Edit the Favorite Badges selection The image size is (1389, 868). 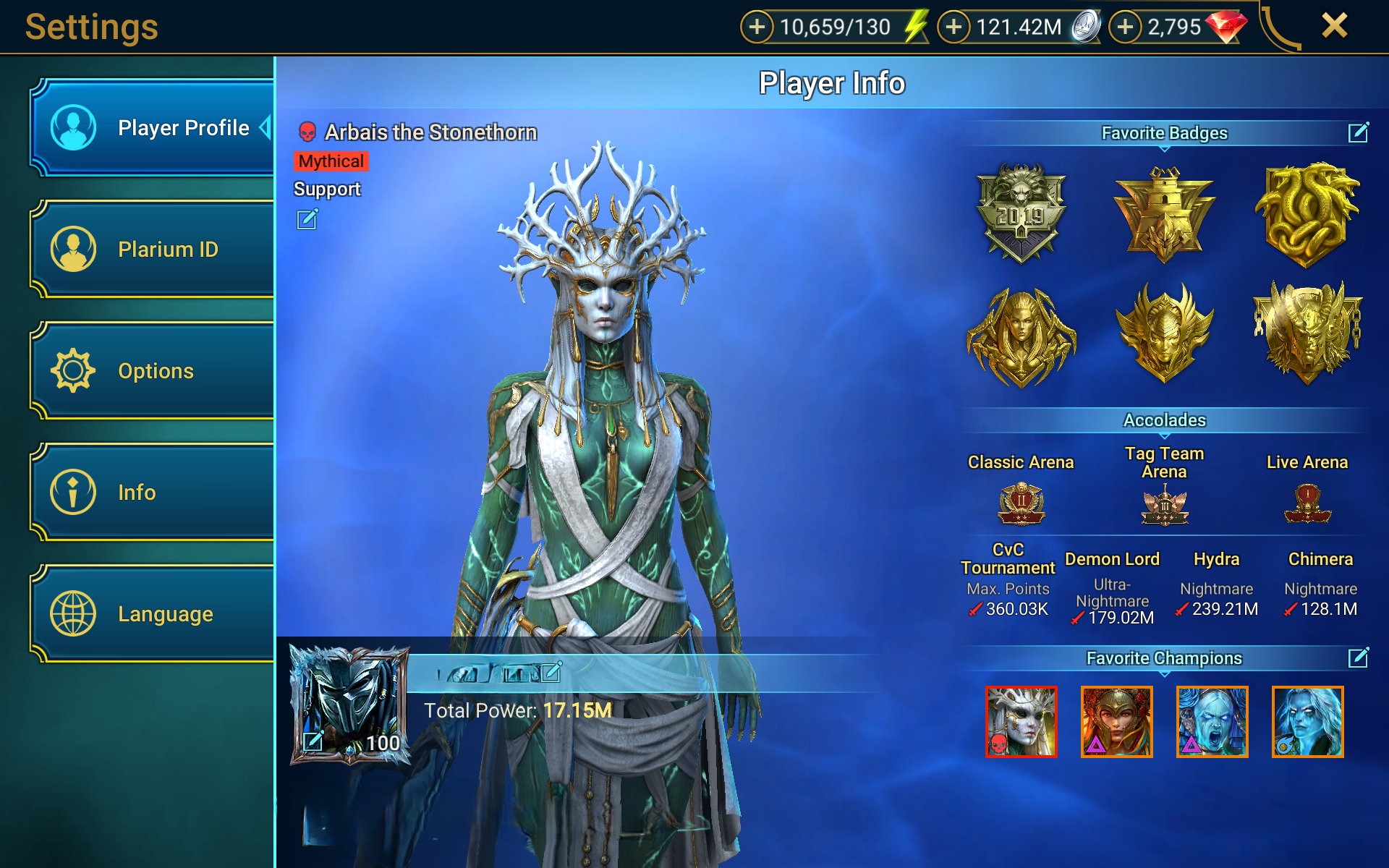[1358, 132]
